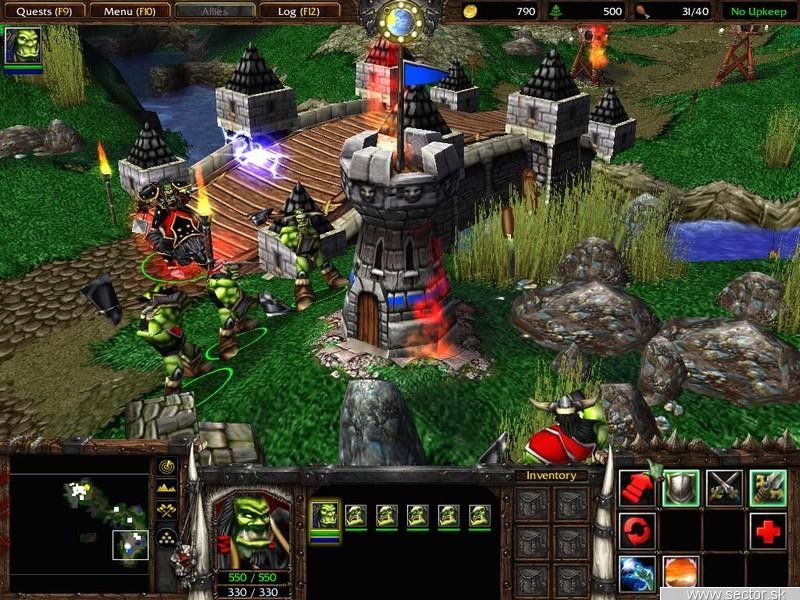Open the Quests (F9) menu
Viewport: 800px width, 600px height.
coord(42,11)
